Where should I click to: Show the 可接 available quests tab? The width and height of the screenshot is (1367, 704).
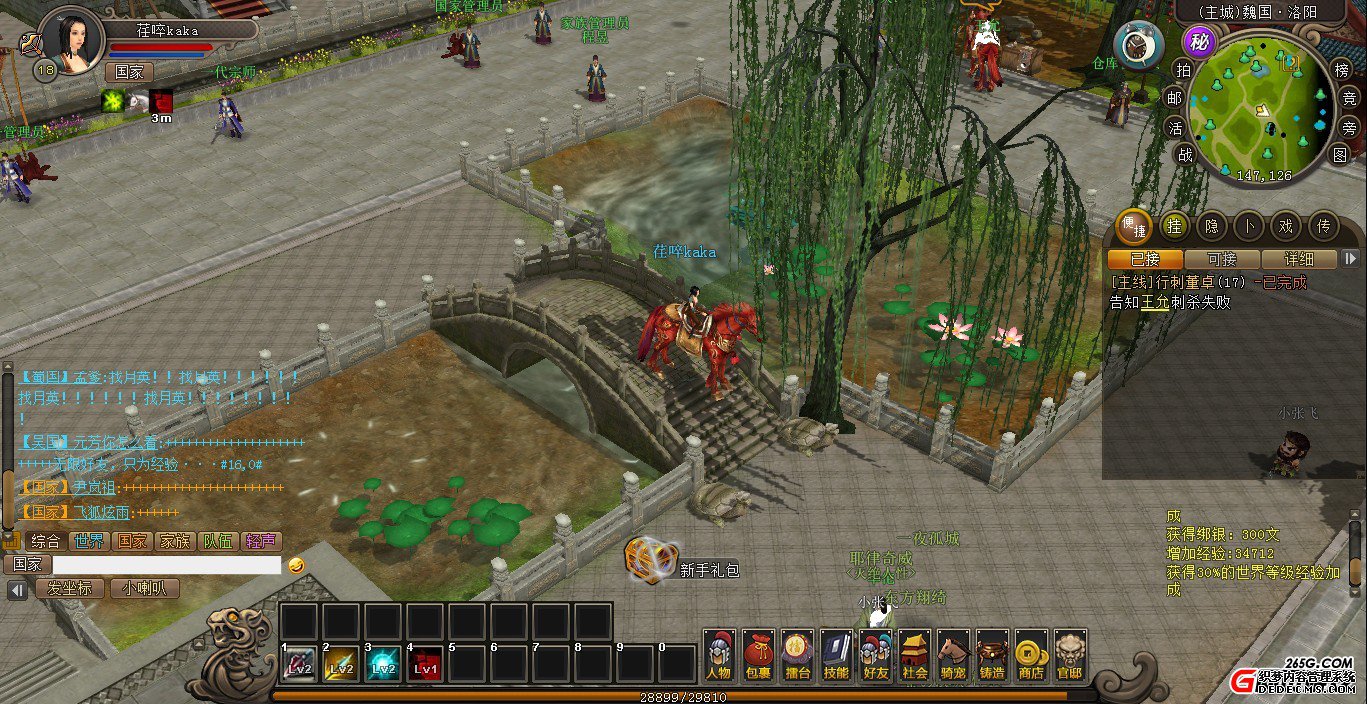1221,259
